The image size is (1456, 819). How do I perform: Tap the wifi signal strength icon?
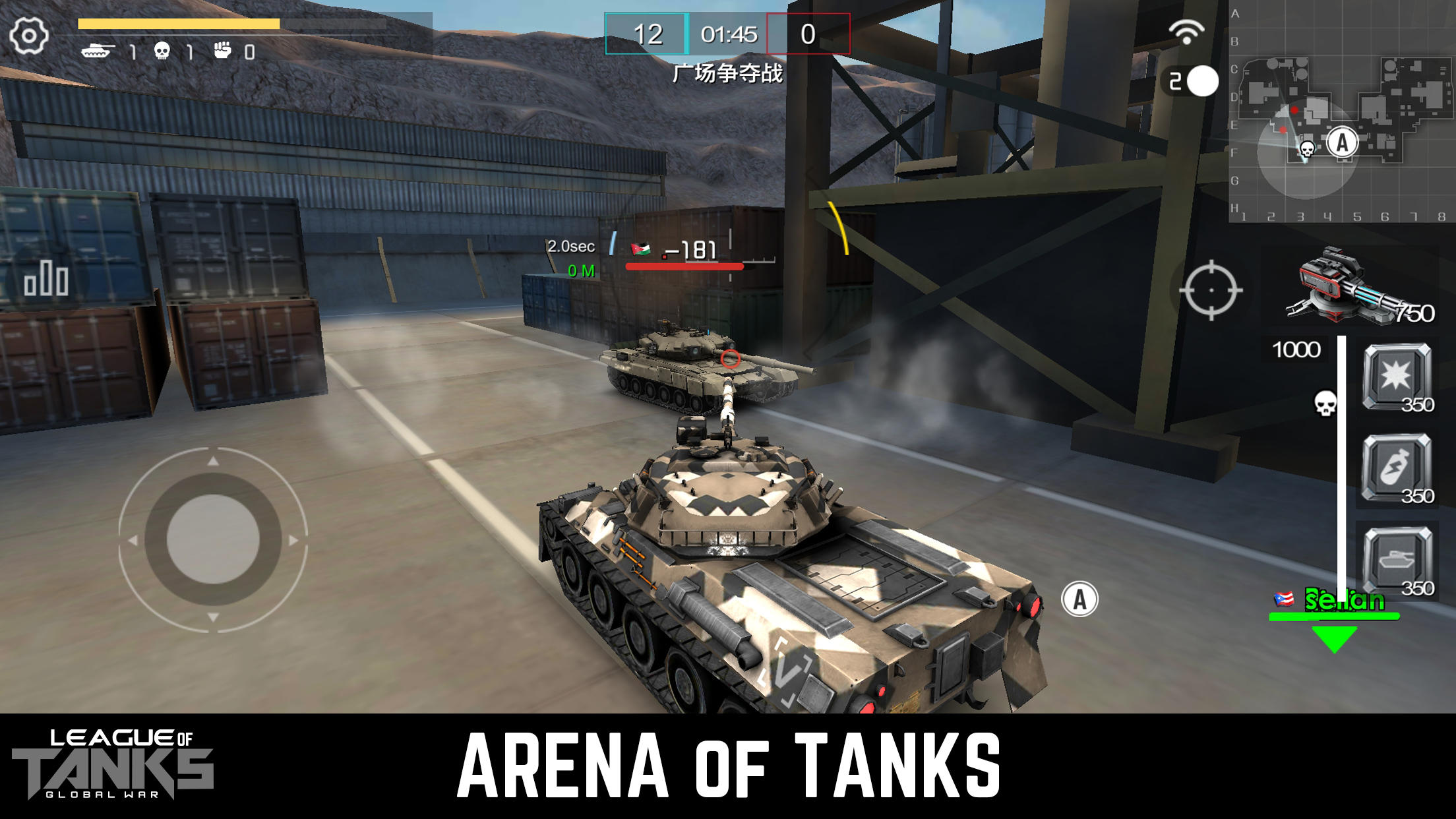click(x=1186, y=31)
